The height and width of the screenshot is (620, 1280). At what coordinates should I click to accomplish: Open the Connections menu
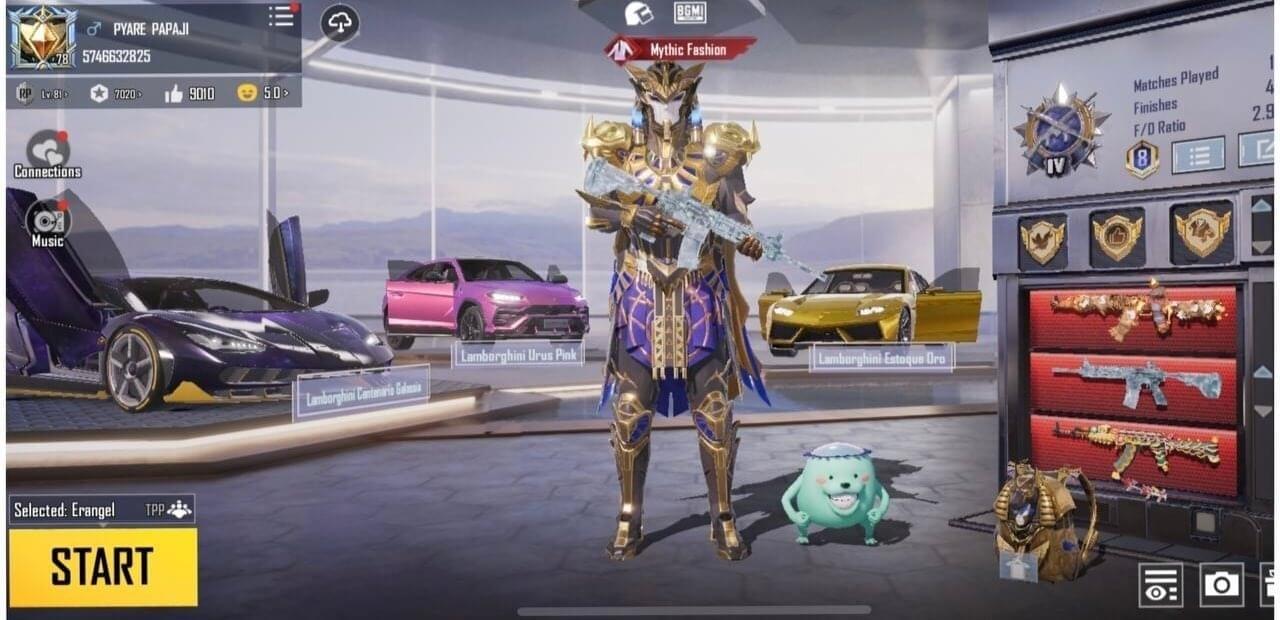click(47, 155)
